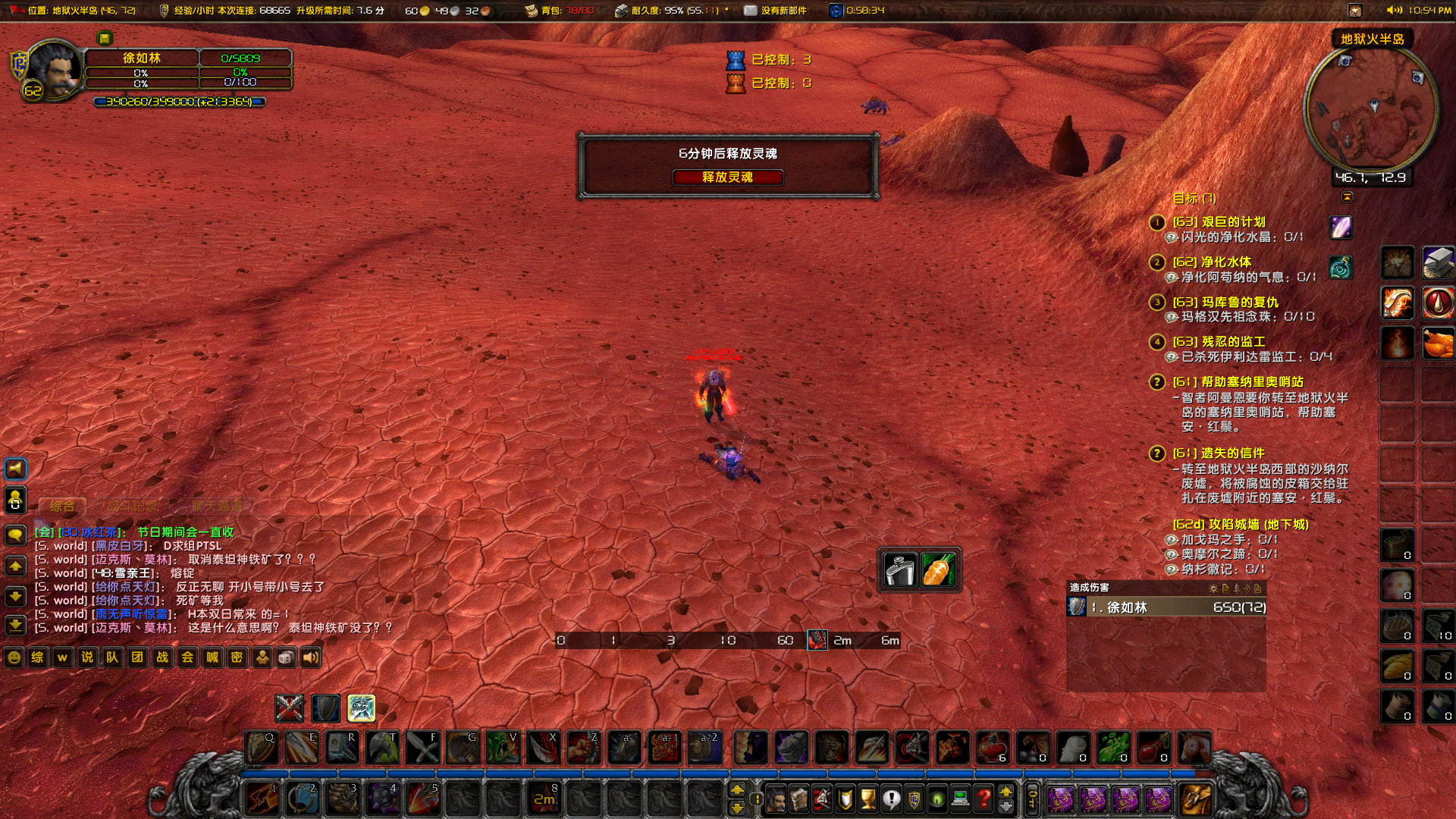
Task: Open the character info portrait icon
Action: point(775,798)
